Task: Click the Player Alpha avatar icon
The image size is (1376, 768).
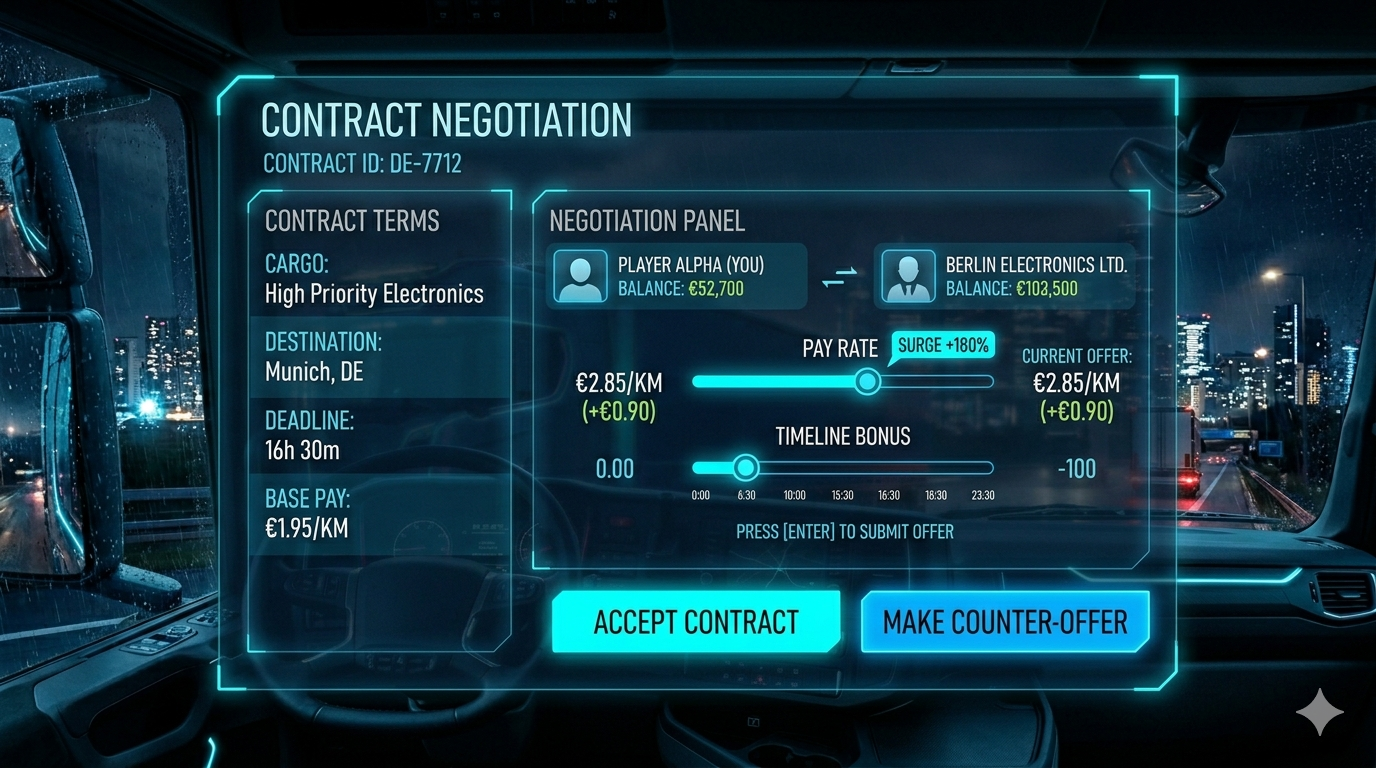Action: [581, 275]
